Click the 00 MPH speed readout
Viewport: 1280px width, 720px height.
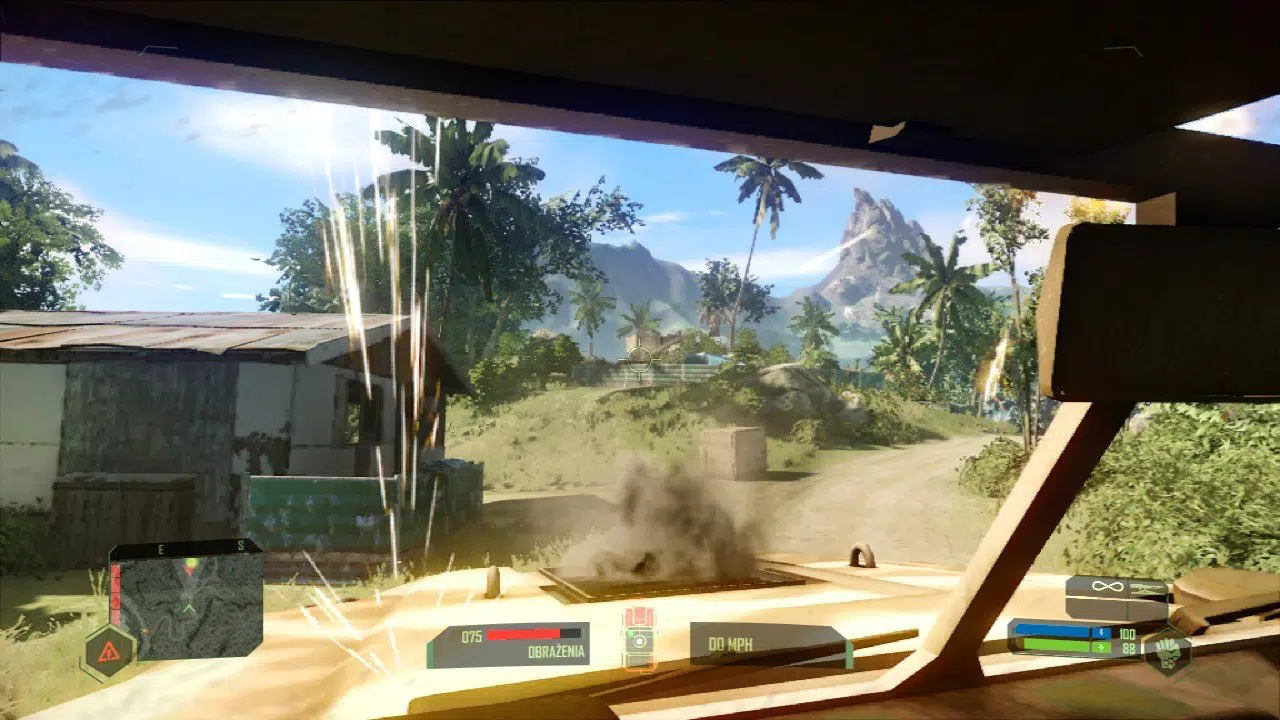point(731,644)
